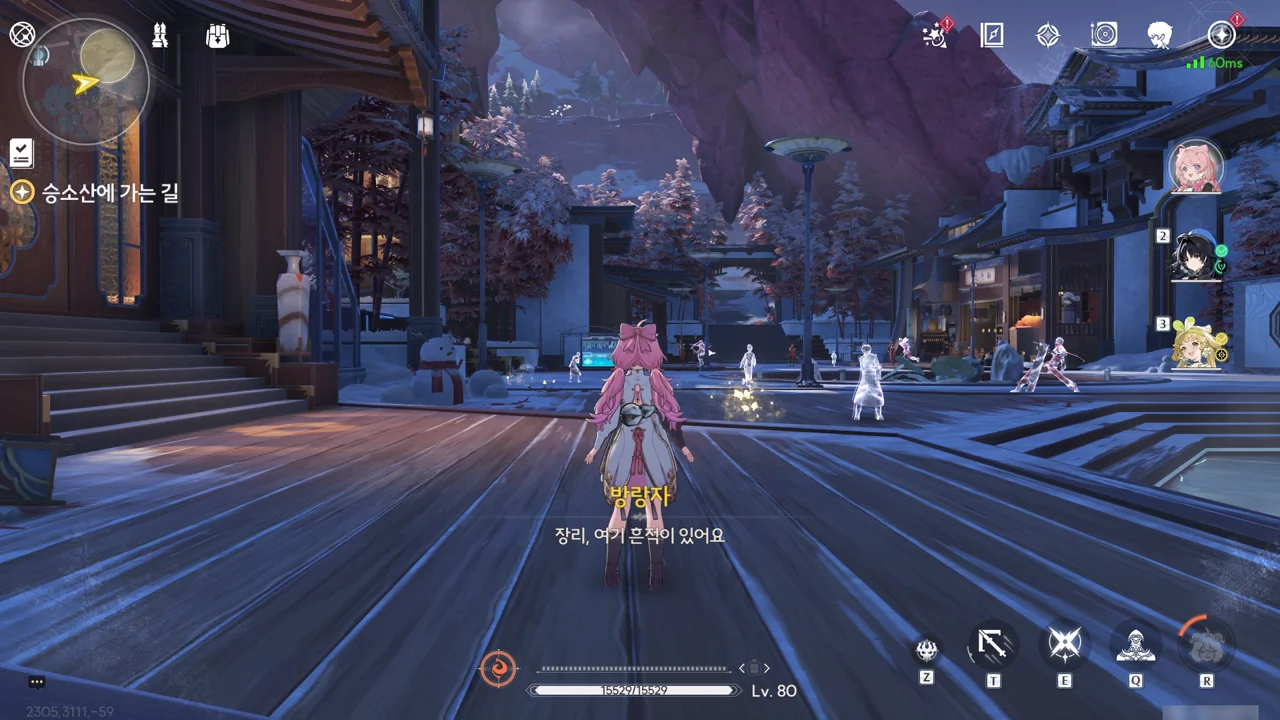
Task: Activate the crossed-blades resonance skill
Action: pos(1064,645)
